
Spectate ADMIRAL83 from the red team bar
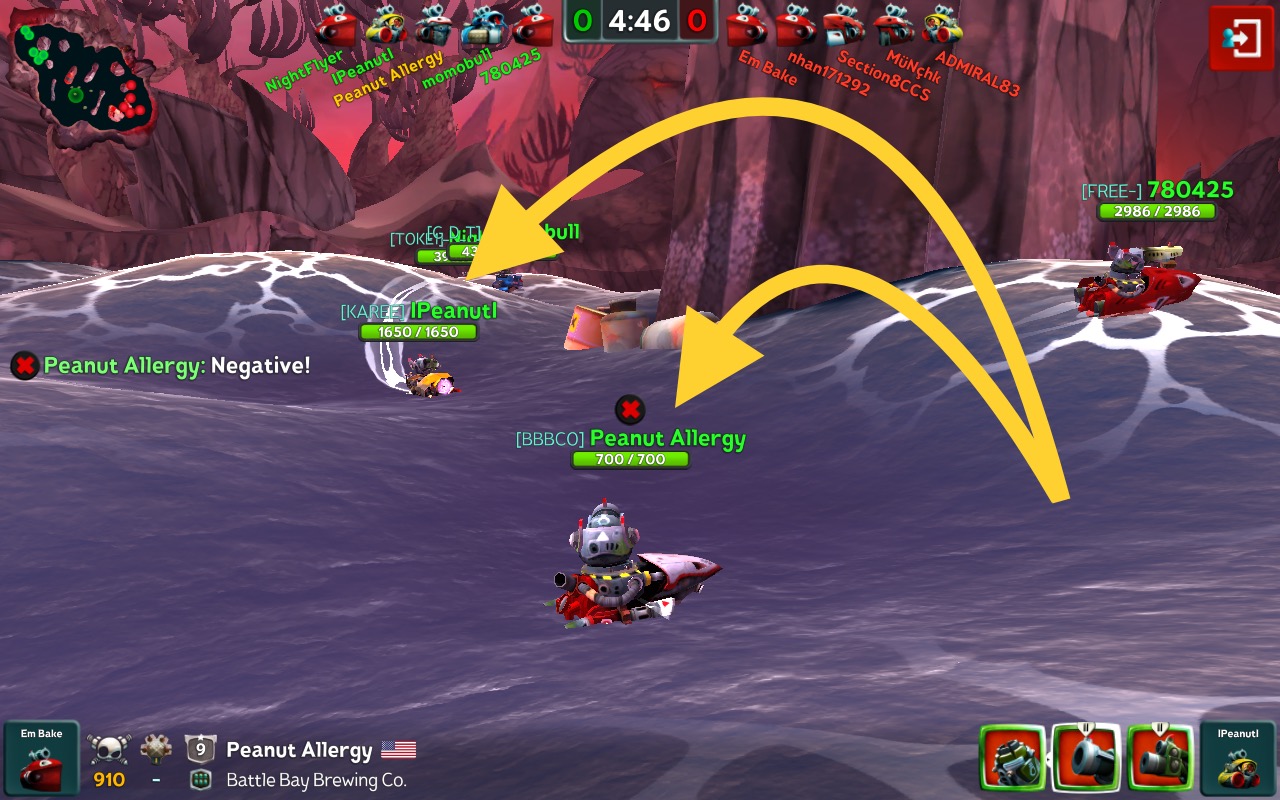point(943,26)
